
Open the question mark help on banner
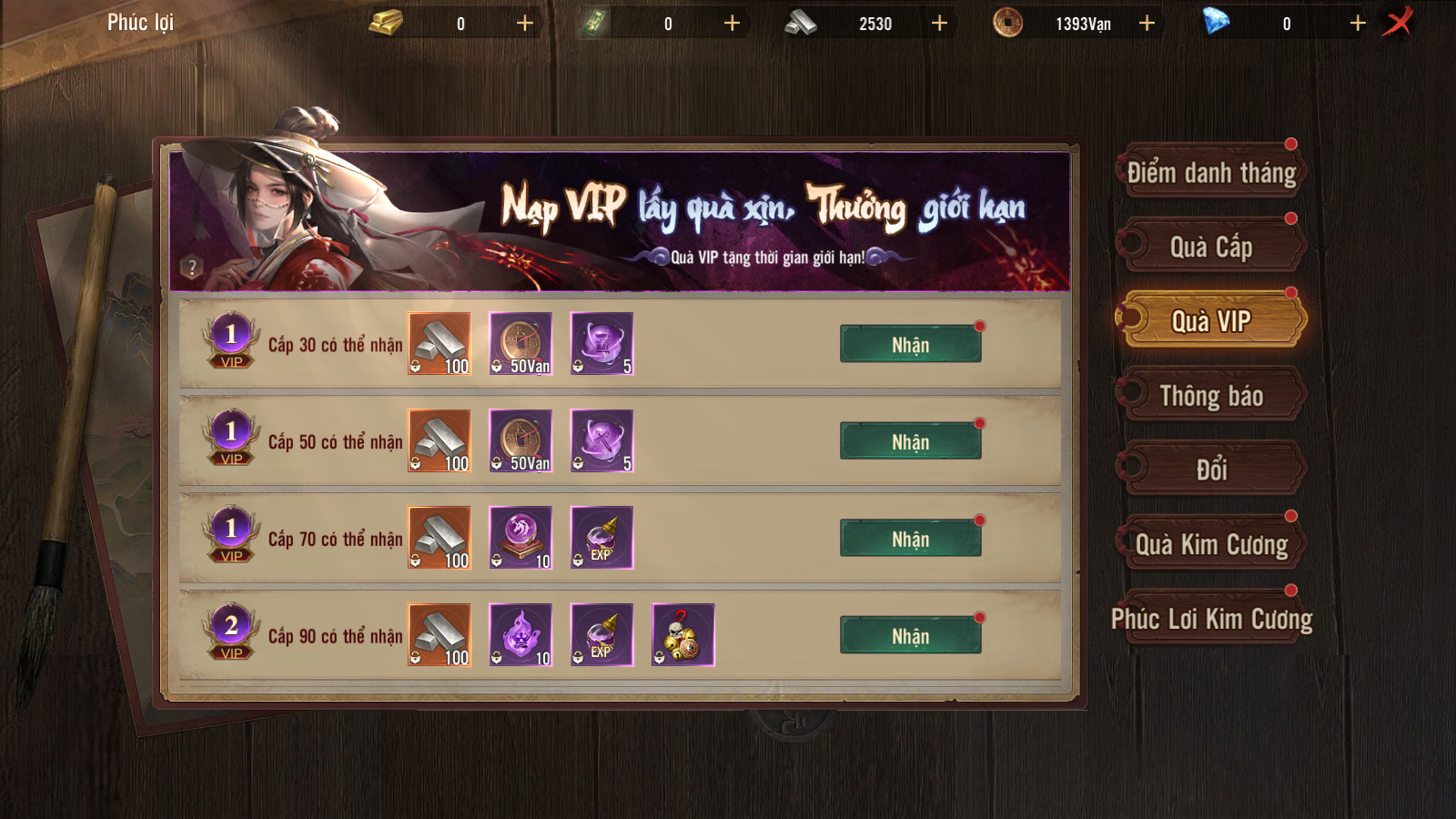[191, 267]
